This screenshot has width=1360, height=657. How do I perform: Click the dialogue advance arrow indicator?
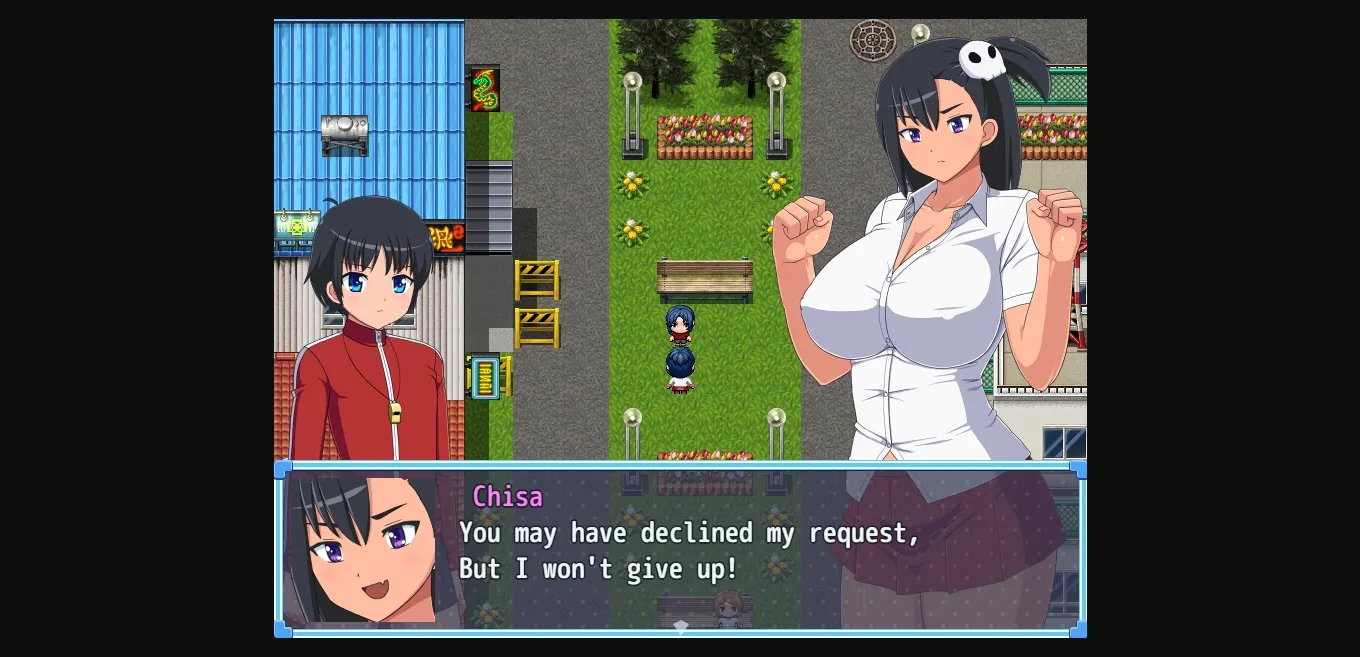680,627
